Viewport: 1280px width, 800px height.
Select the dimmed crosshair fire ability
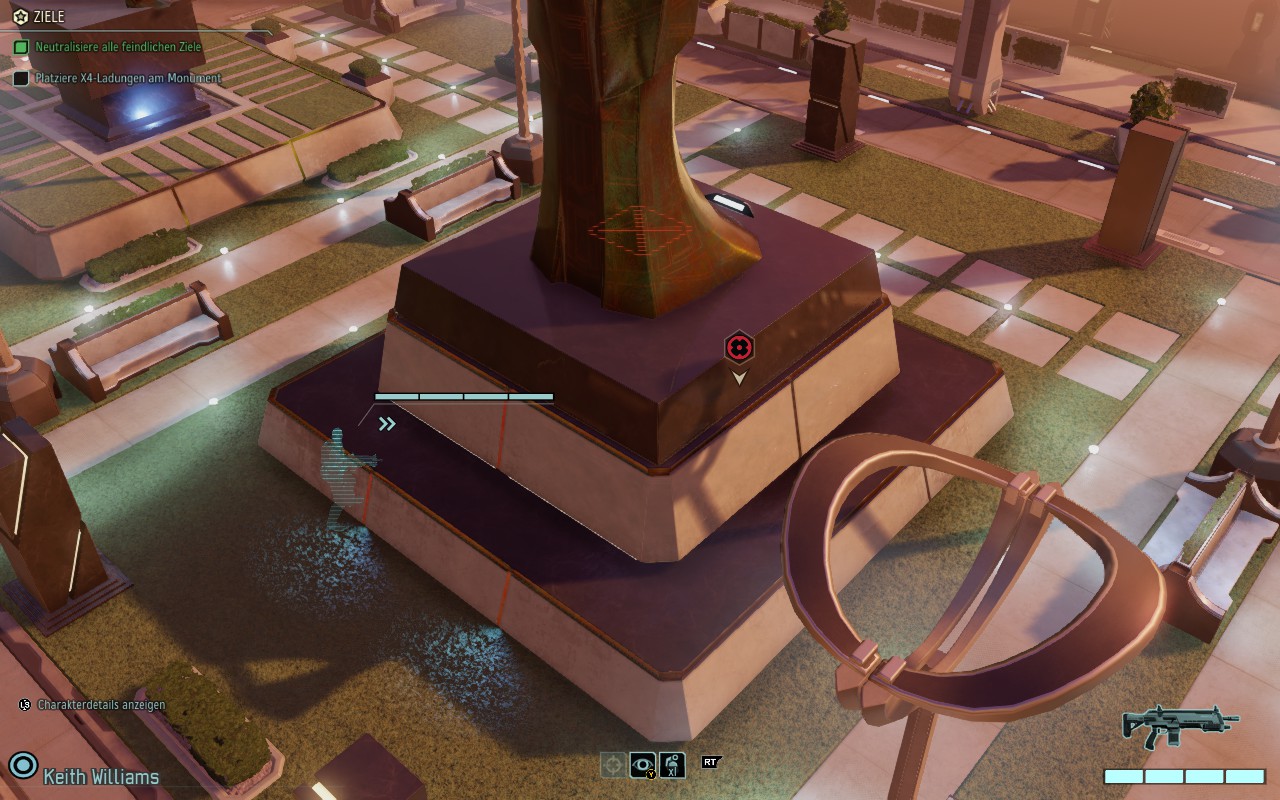point(613,765)
